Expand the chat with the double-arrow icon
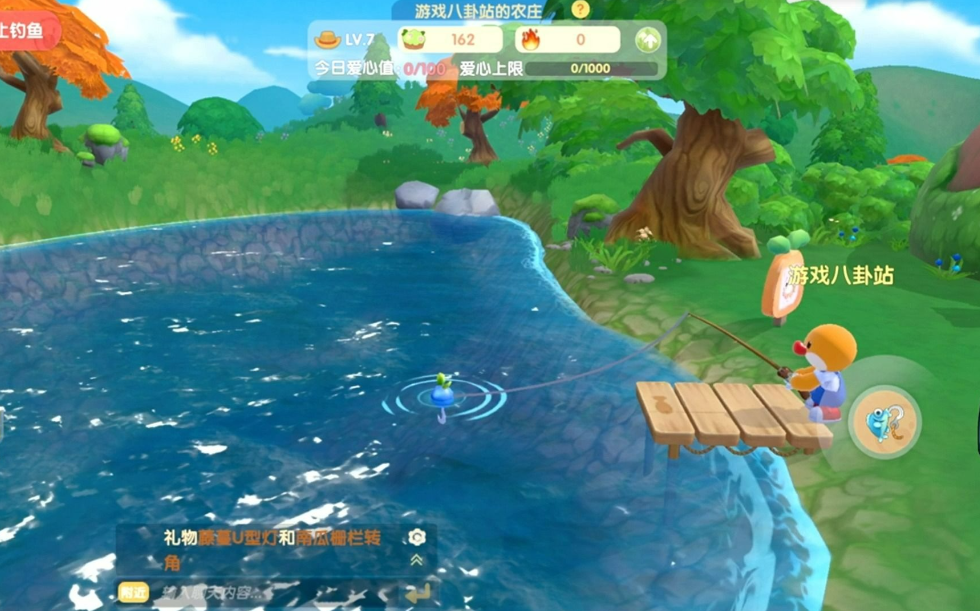The width and height of the screenshot is (980, 611). click(x=417, y=561)
